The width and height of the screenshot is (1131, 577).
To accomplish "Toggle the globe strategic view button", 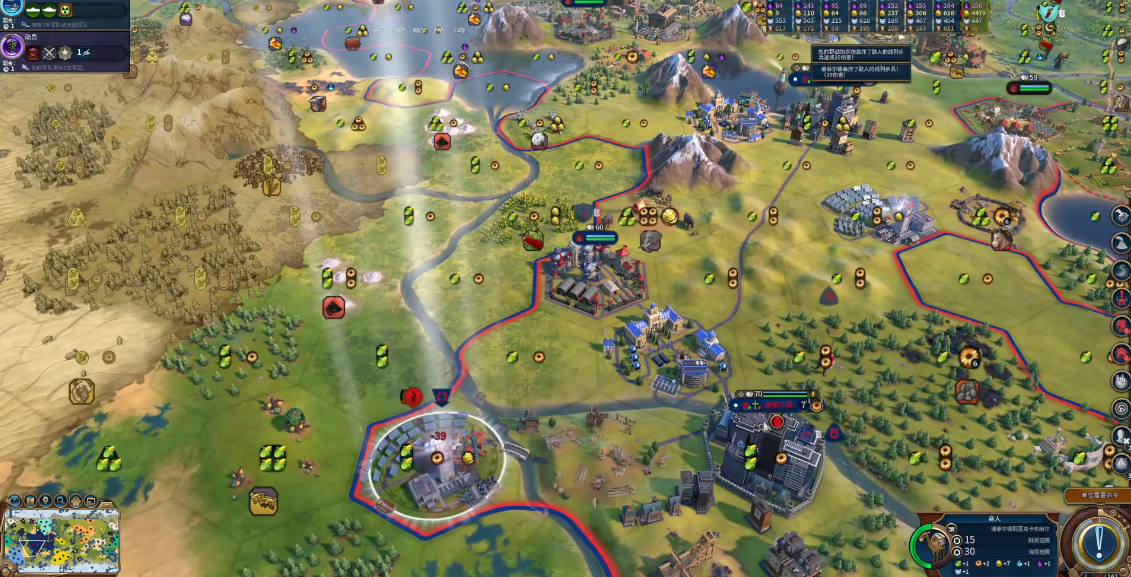I will (x=16, y=502).
